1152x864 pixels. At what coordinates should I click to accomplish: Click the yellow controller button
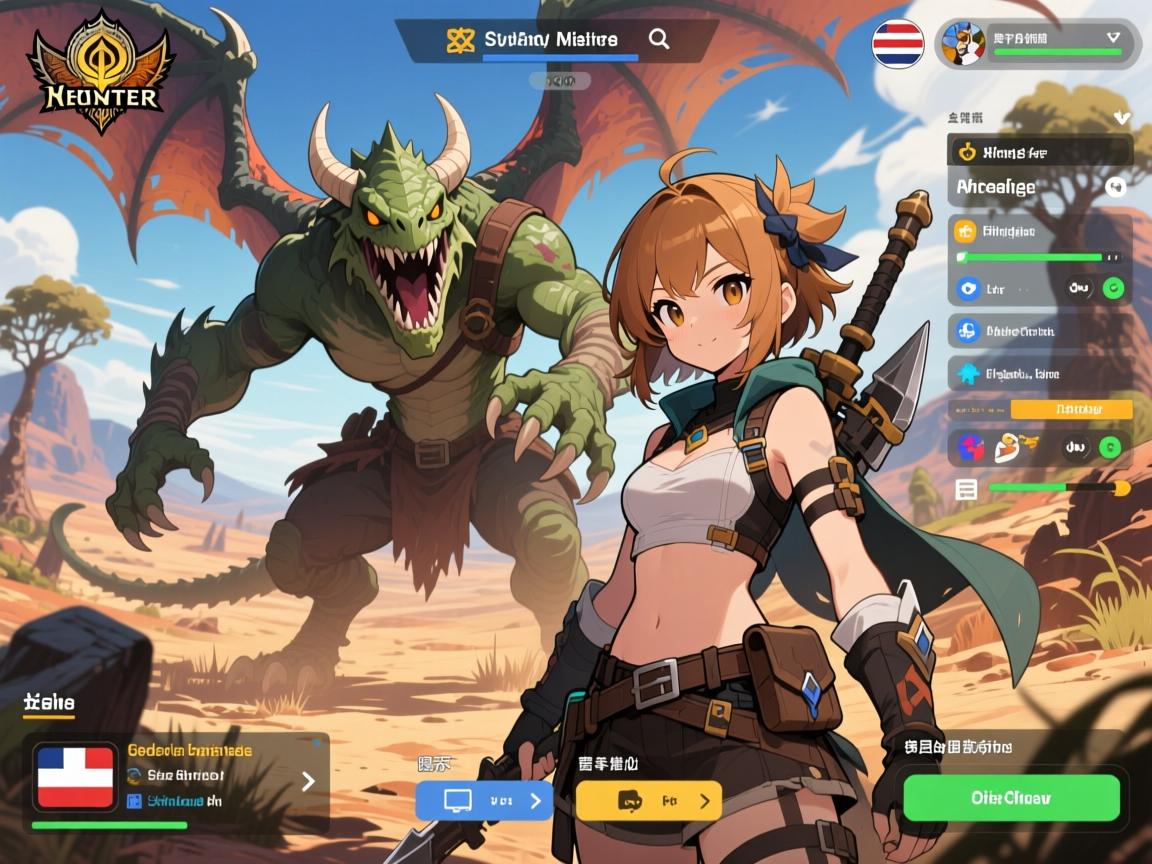[x=649, y=800]
